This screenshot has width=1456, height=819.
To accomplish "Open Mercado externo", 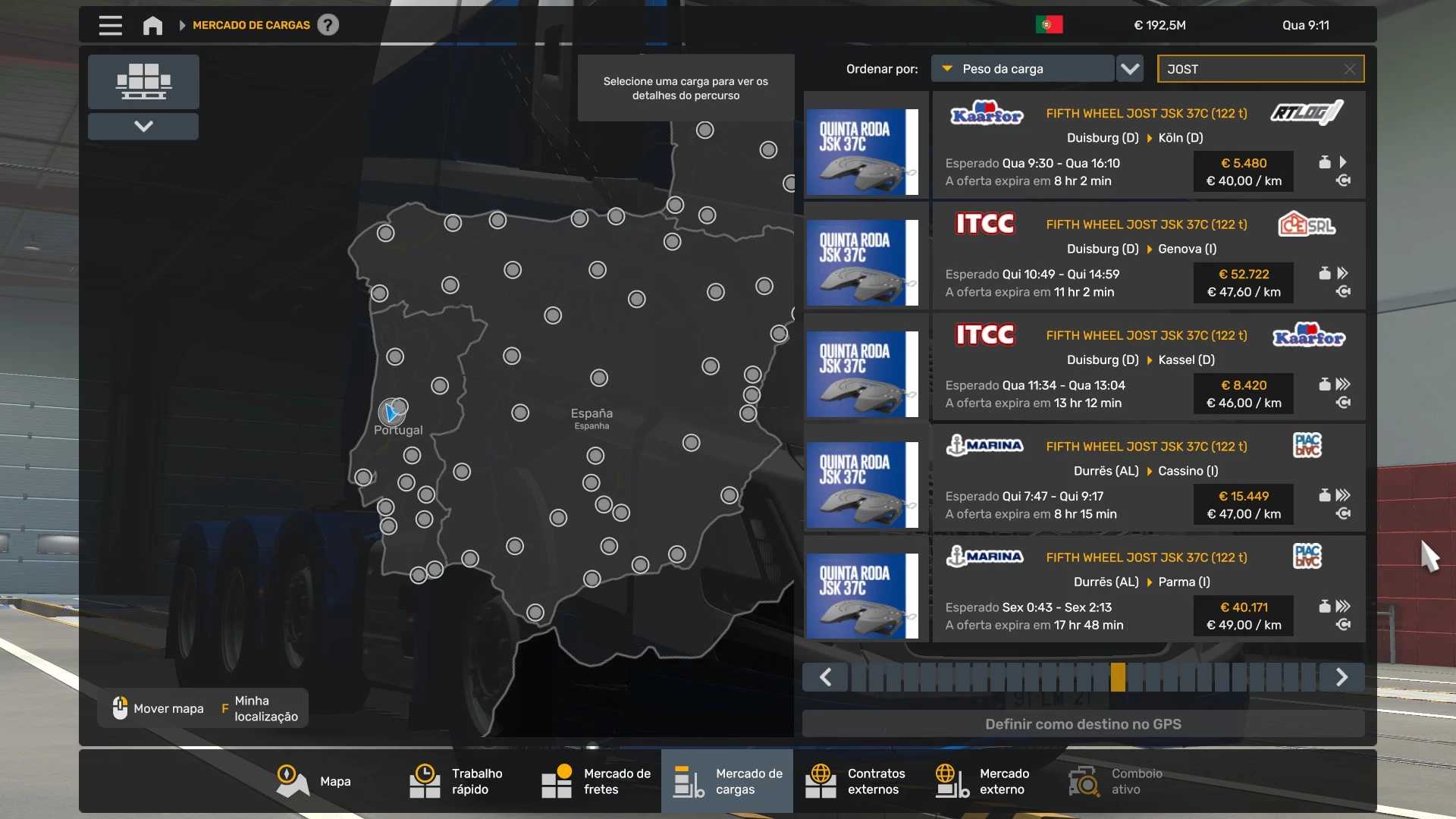I will [983, 781].
